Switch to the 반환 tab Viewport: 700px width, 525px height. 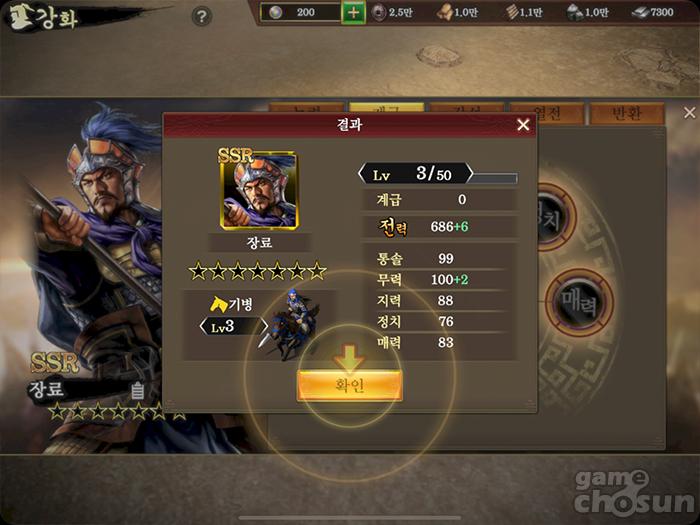click(626, 113)
